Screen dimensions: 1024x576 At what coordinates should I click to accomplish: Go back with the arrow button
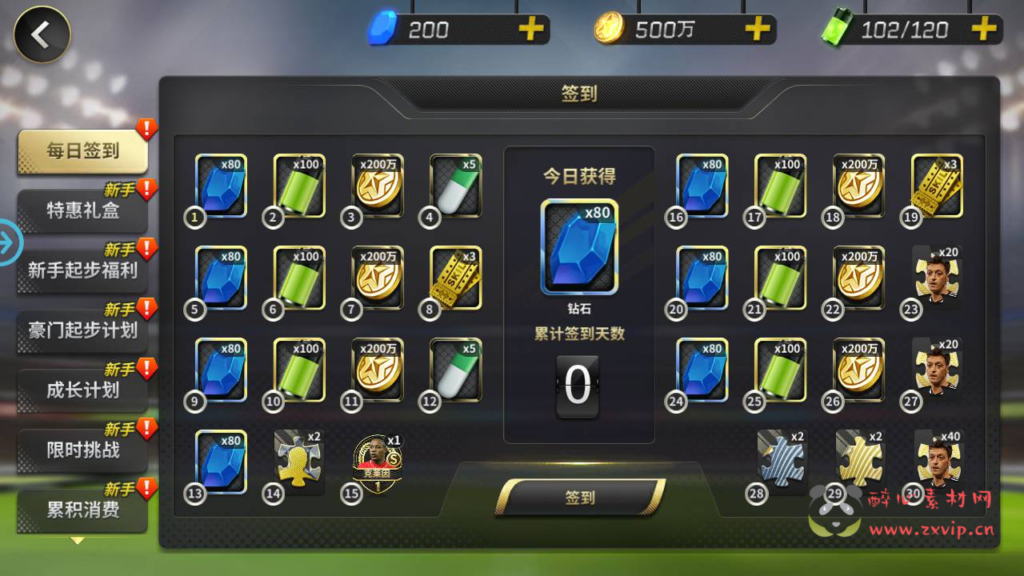[41, 35]
